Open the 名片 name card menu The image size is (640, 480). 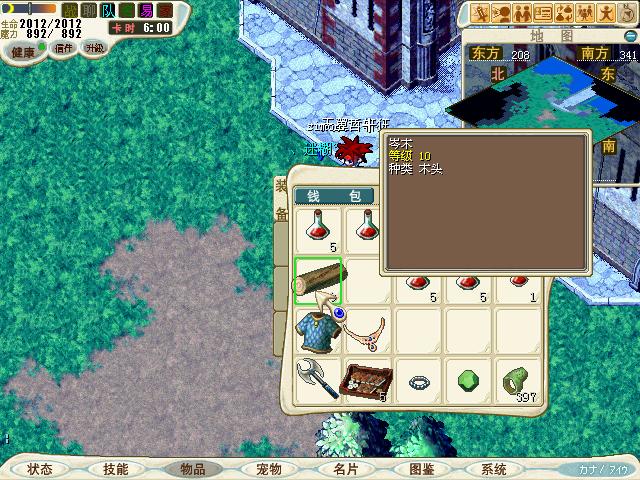click(345, 468)
